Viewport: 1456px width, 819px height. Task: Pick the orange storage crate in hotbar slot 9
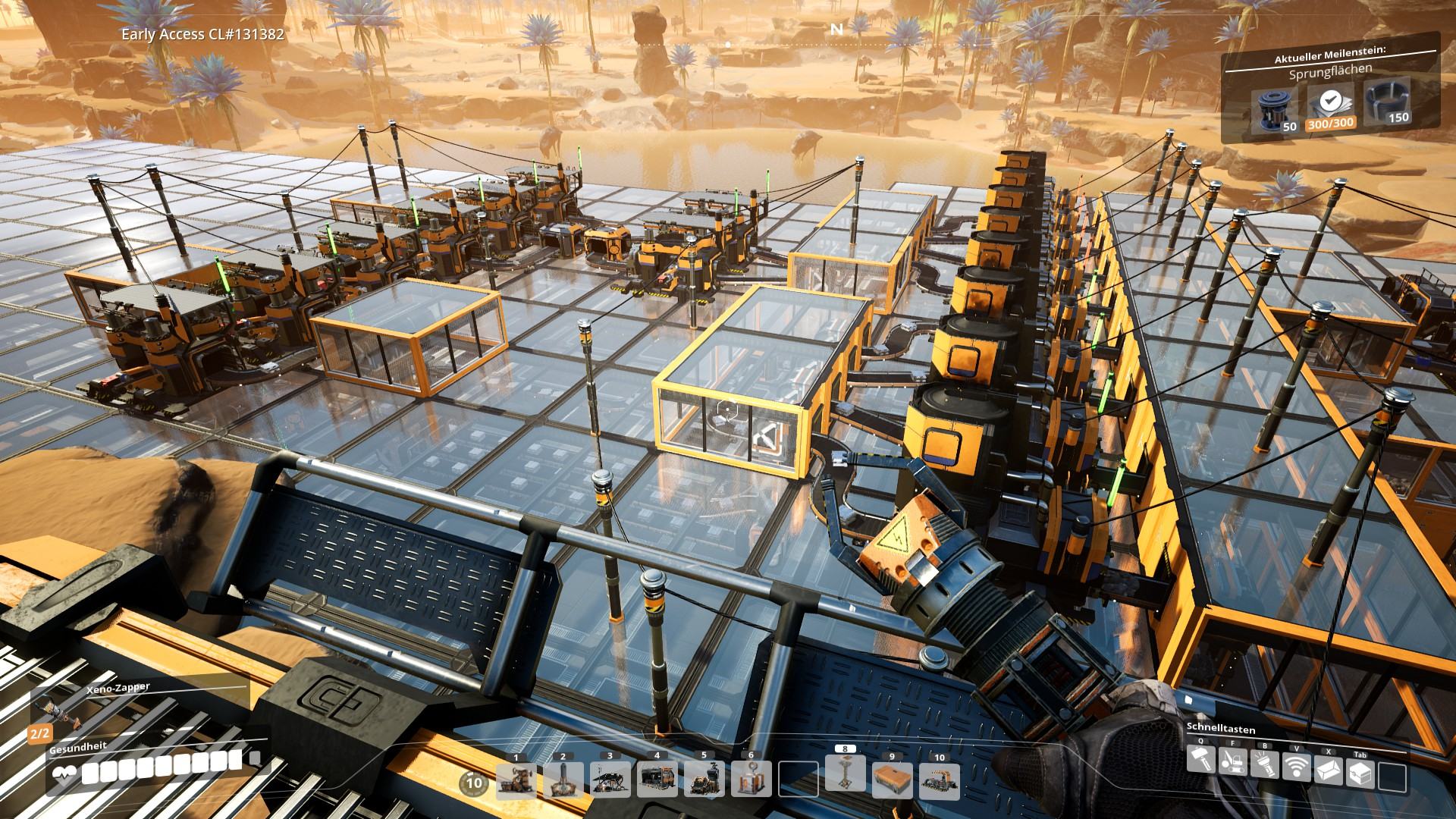click(893, 780)
